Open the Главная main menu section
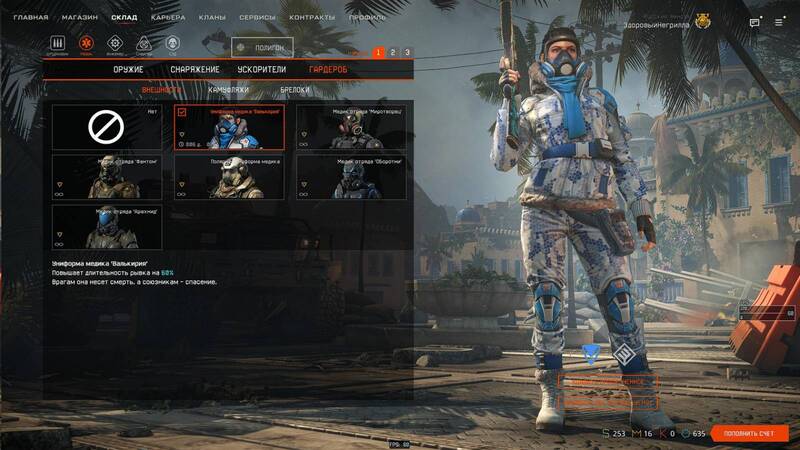This screenshot has width=800, height=450. (30, 18)
